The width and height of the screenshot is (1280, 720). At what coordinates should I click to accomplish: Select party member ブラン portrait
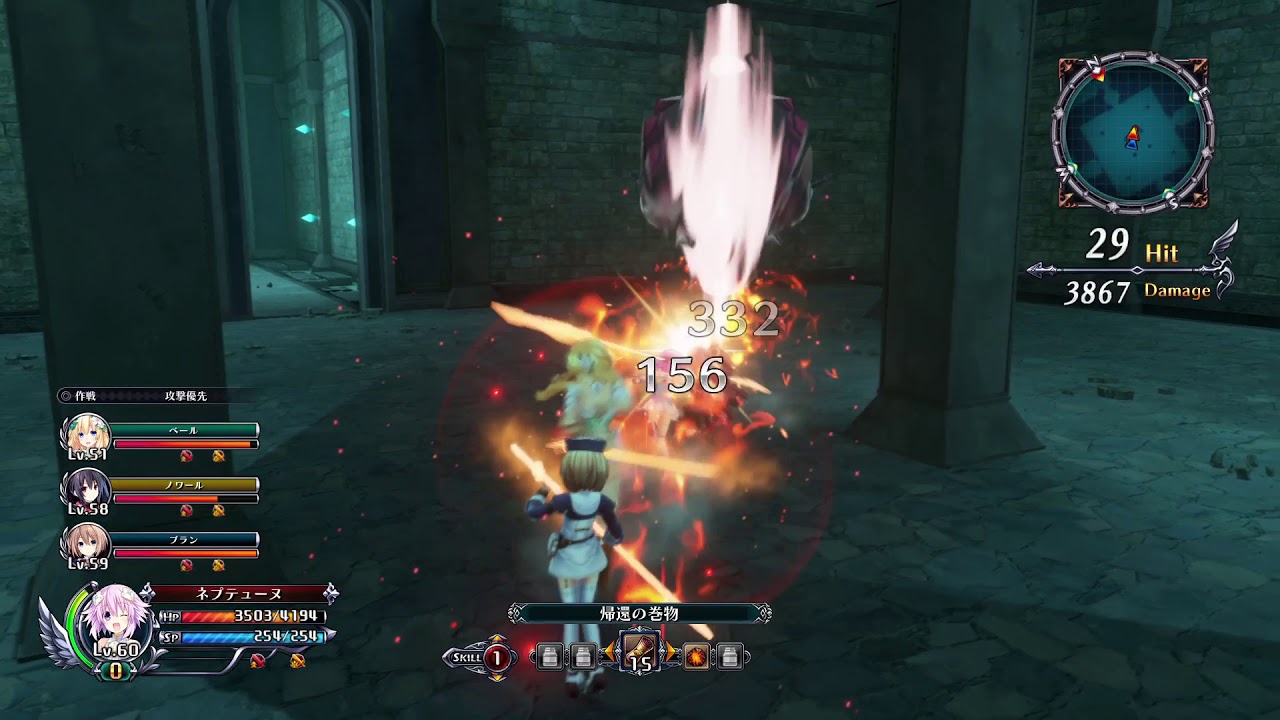(86, 541)
